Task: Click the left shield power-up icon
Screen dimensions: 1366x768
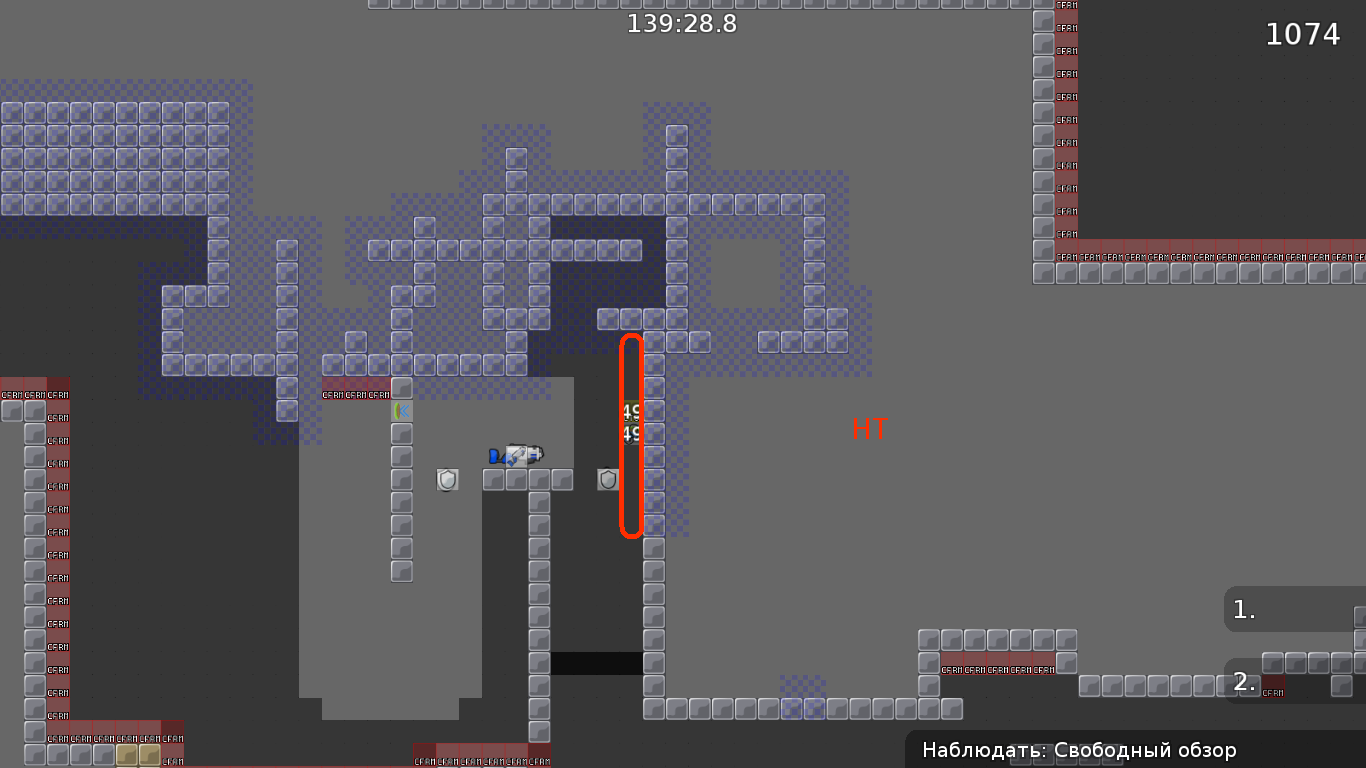Action: (x=447, y=480)
